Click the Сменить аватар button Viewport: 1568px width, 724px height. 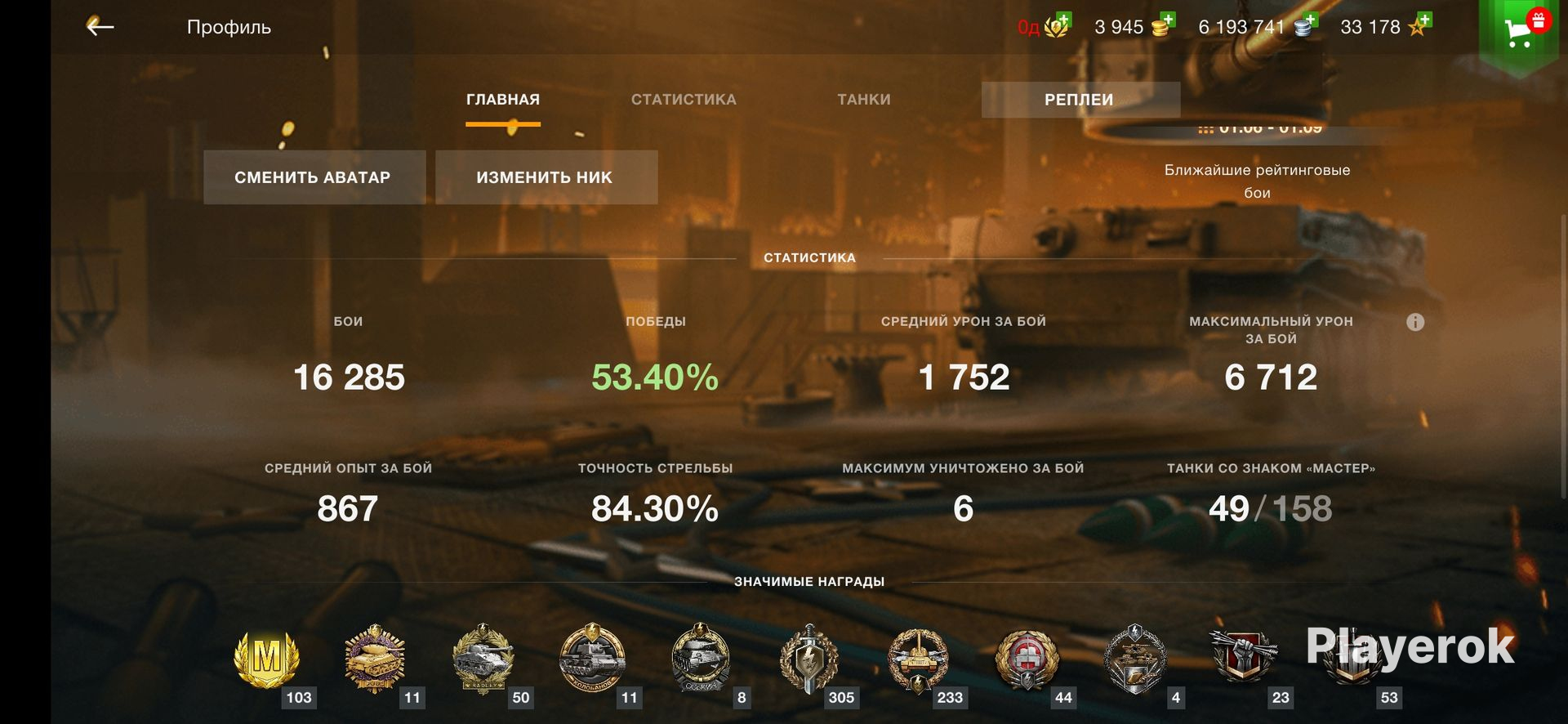[x=314, y=177]
